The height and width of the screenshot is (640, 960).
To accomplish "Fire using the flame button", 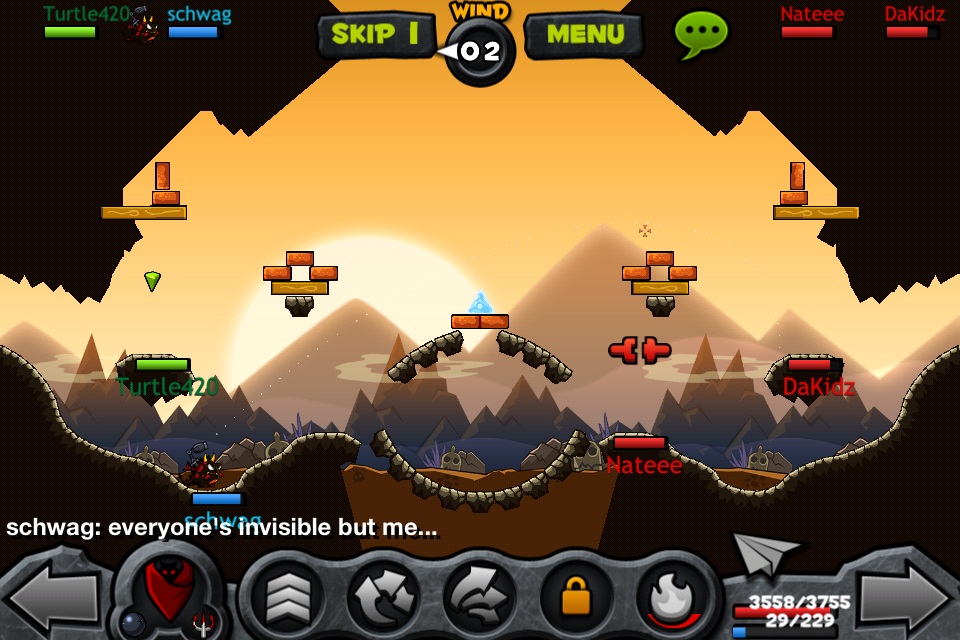I will pyautogui.click(x=671, y=597).
